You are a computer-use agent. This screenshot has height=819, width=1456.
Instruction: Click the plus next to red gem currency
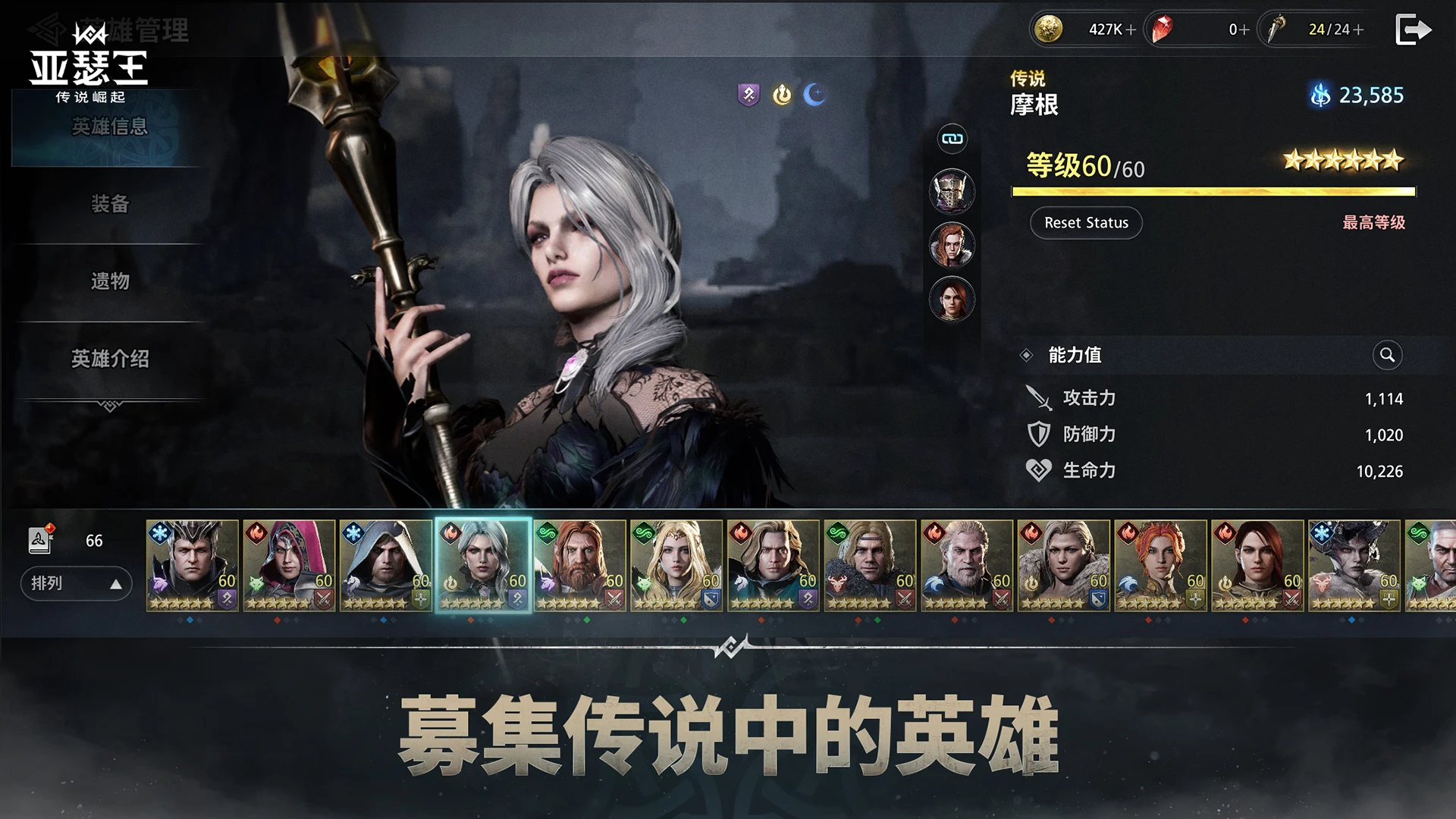click(x=1244, y=30)
